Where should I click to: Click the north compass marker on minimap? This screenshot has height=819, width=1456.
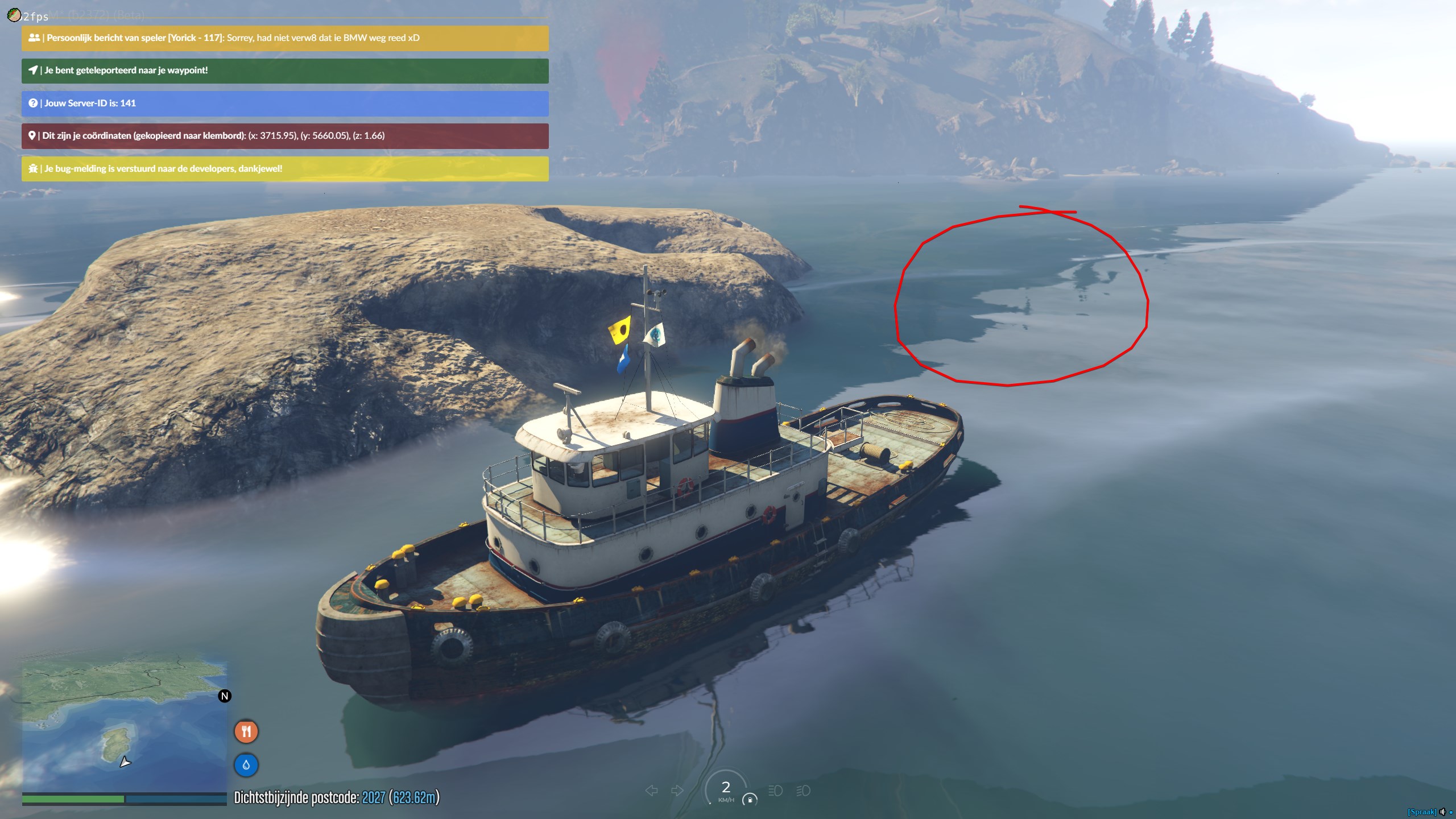[225, 696]
